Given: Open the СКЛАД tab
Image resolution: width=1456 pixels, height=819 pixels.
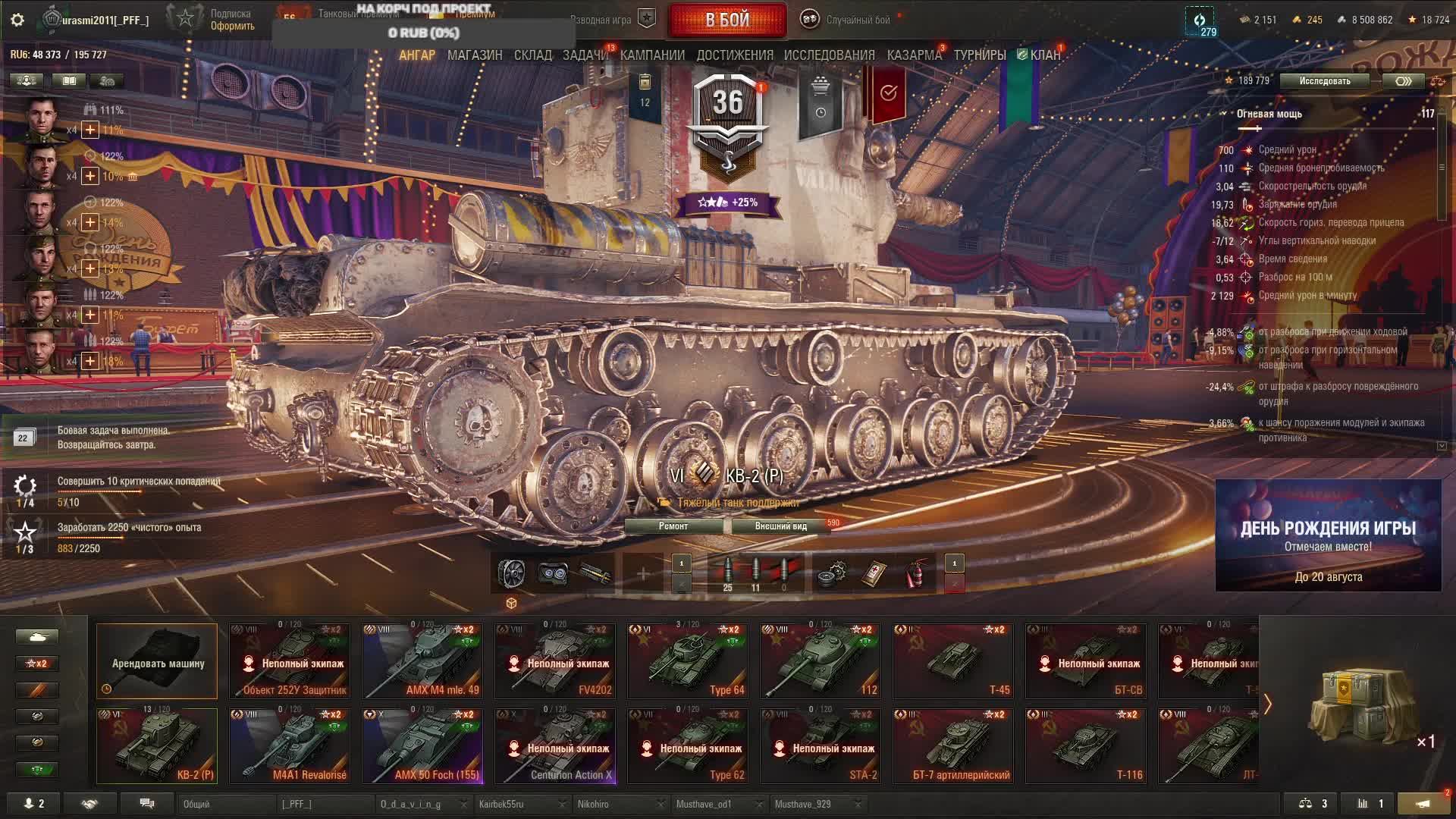Looking at the screenshot, I should pos(532,55).
